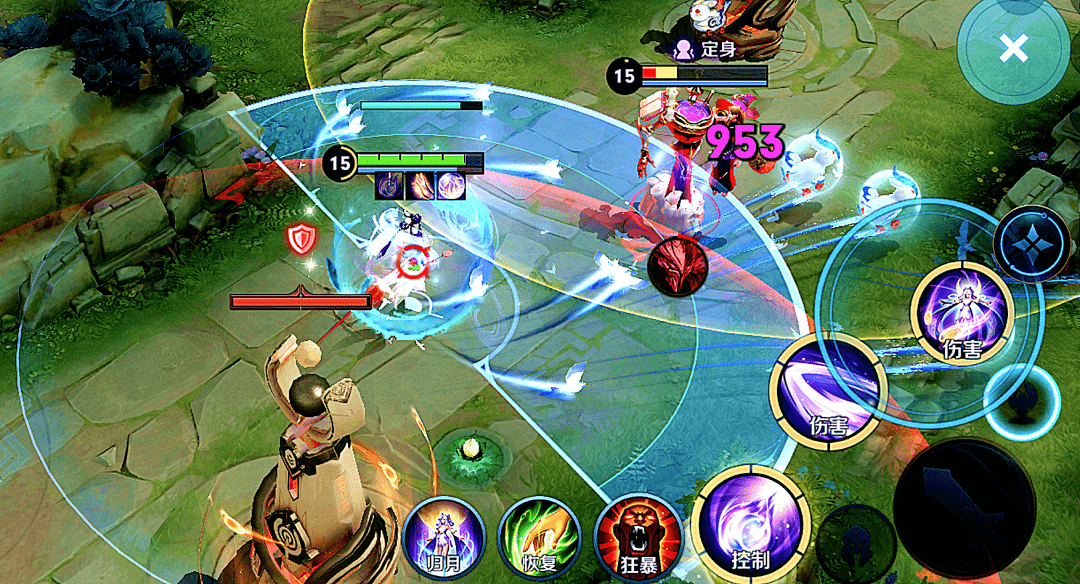Activate the 归月 skill
This screenshot has height=584, width=1080.
coord(443,537)
